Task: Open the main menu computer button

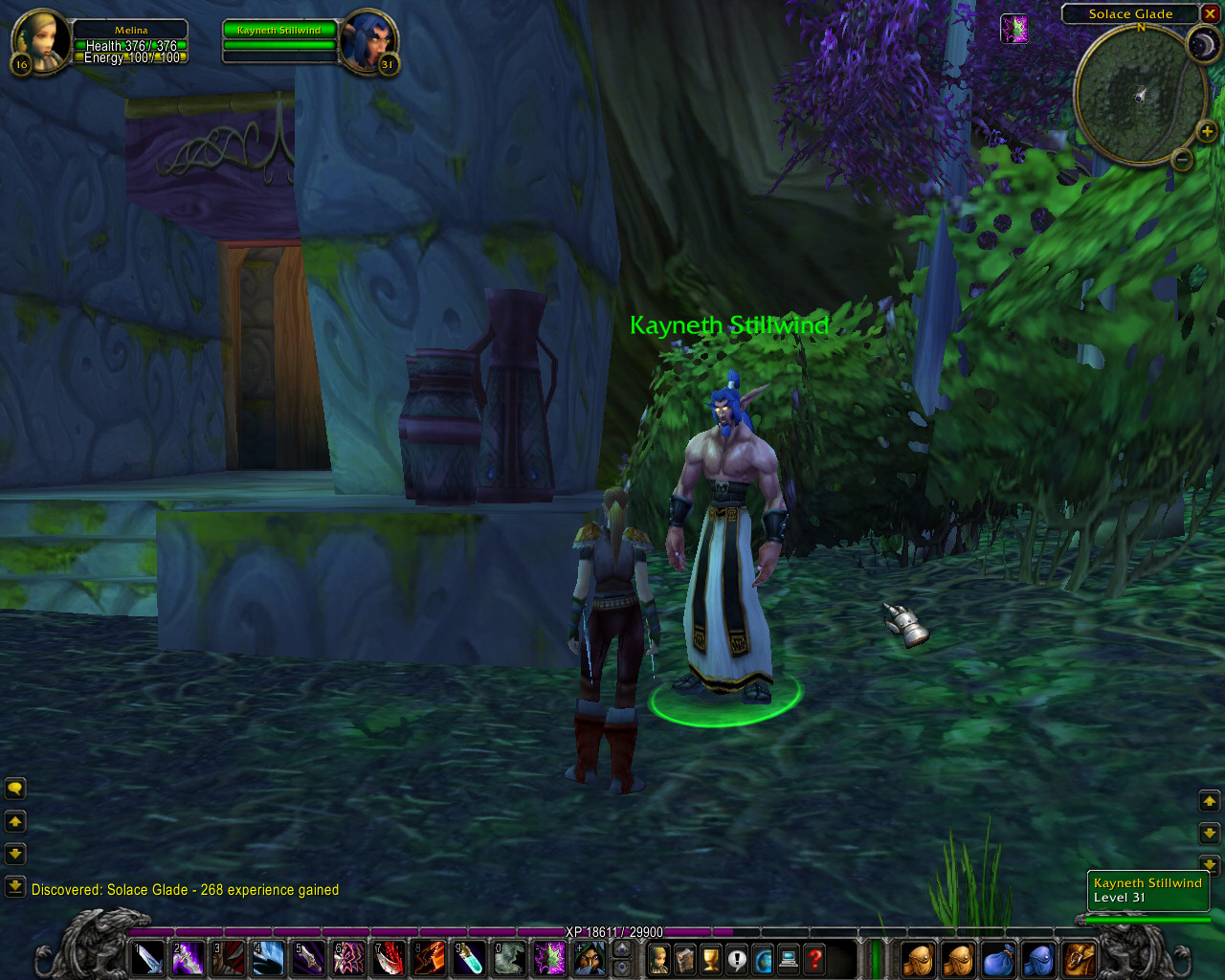Action: [x=789, y=958]
